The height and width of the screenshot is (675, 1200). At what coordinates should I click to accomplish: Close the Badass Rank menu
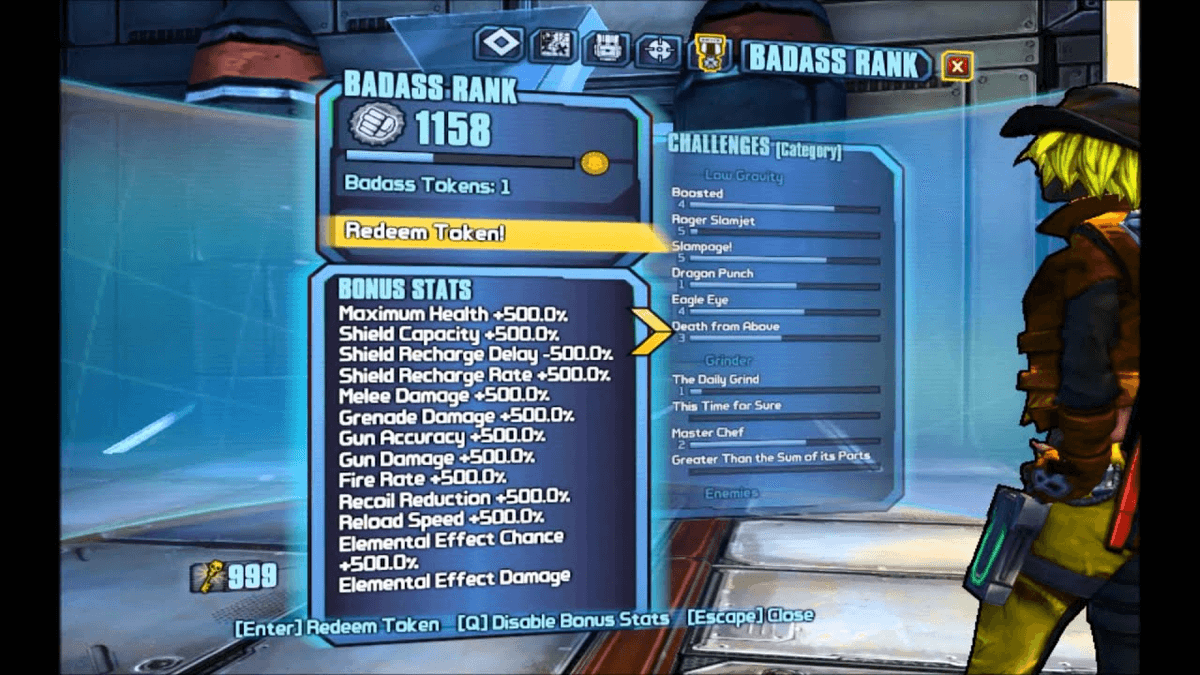957,67
